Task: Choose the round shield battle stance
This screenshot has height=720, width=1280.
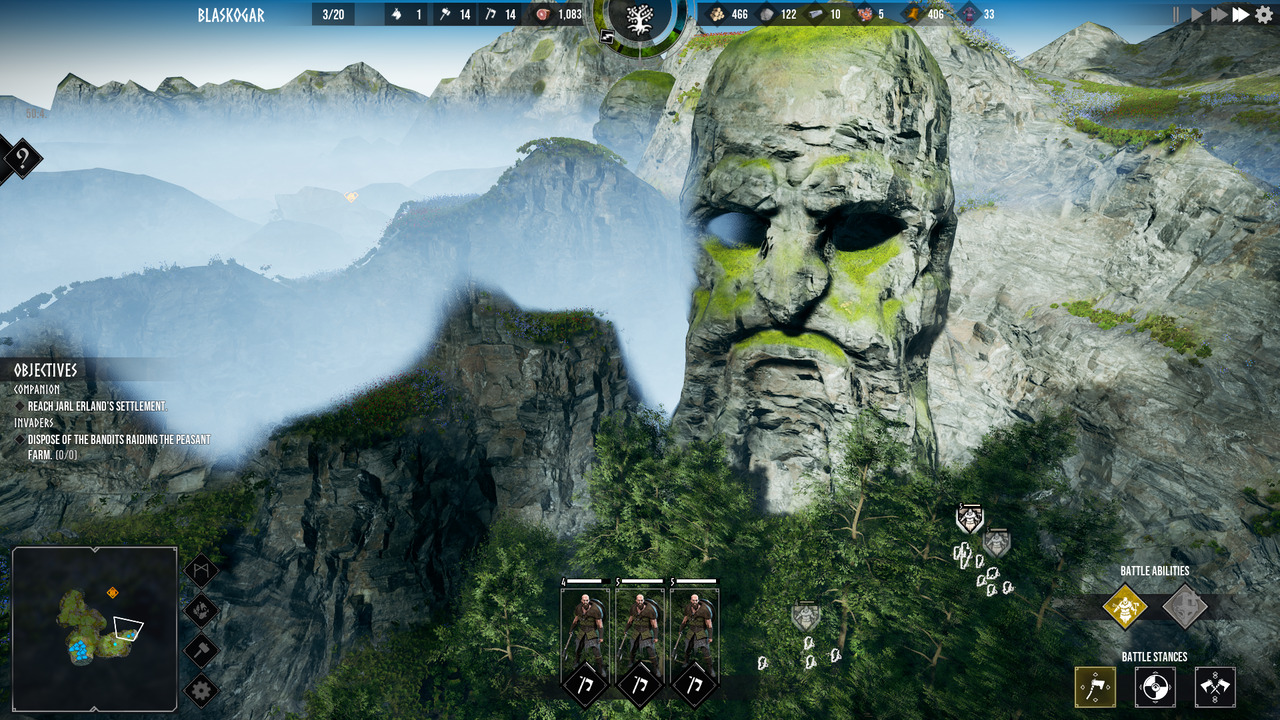Action: click(1155, 687)
